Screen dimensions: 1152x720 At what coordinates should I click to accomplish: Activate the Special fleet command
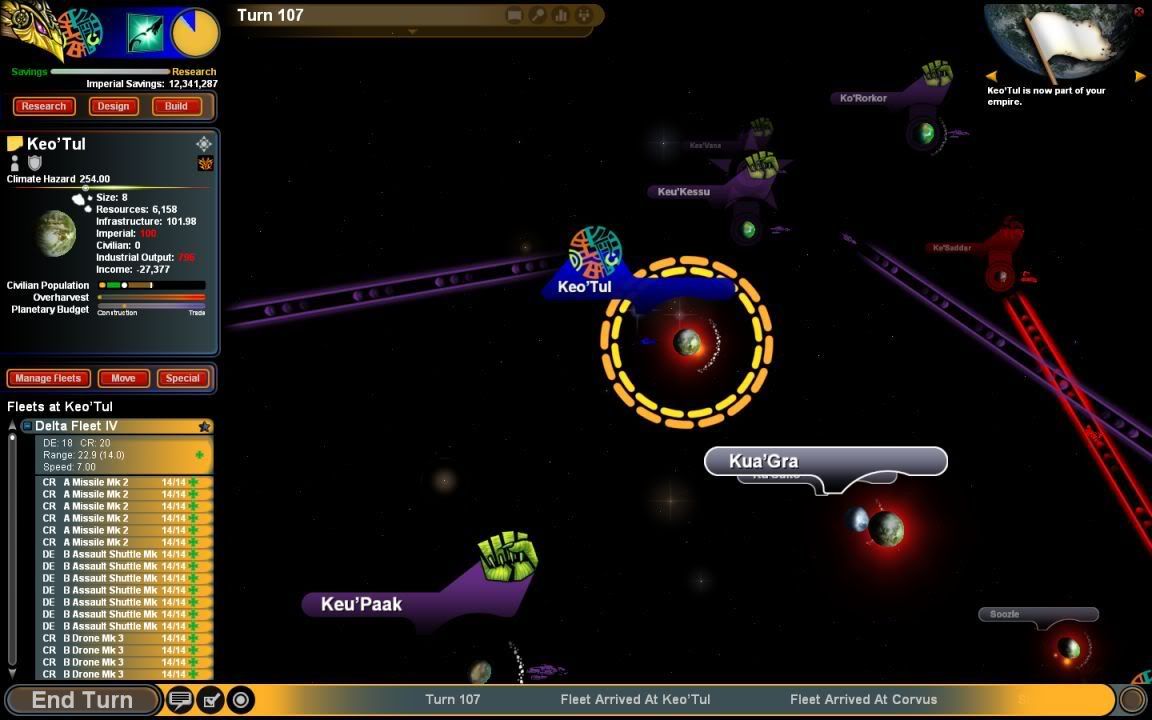pyautogui.click(x=182, y=378)
